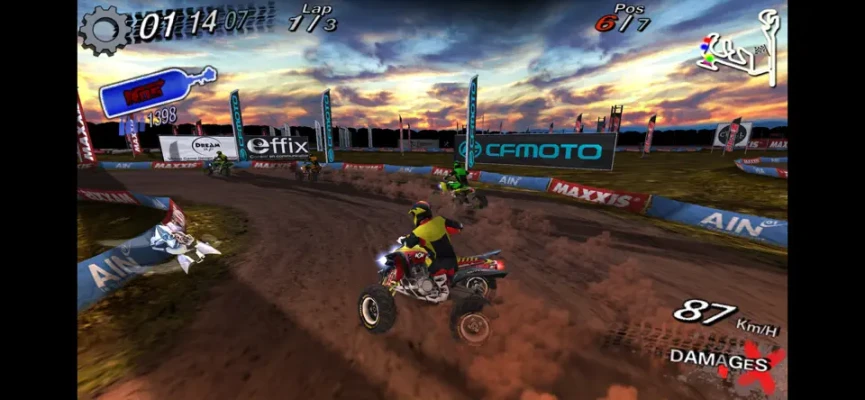Tap the track minimap
865x400 pixels.
[x=740, y=58]
